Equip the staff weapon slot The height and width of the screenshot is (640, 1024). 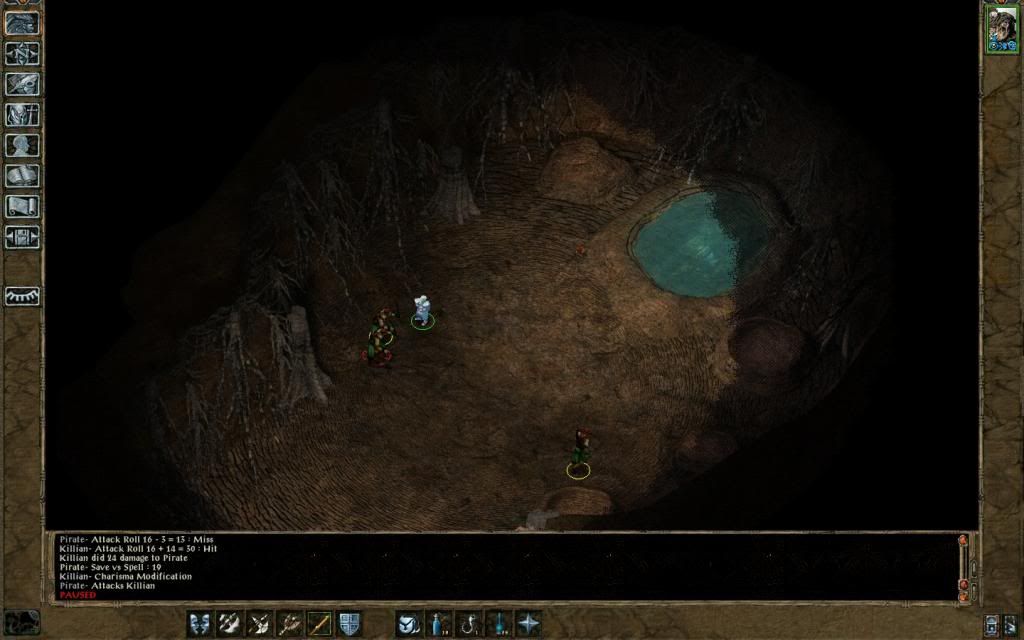pyautogui.click(x=319, y=622)
